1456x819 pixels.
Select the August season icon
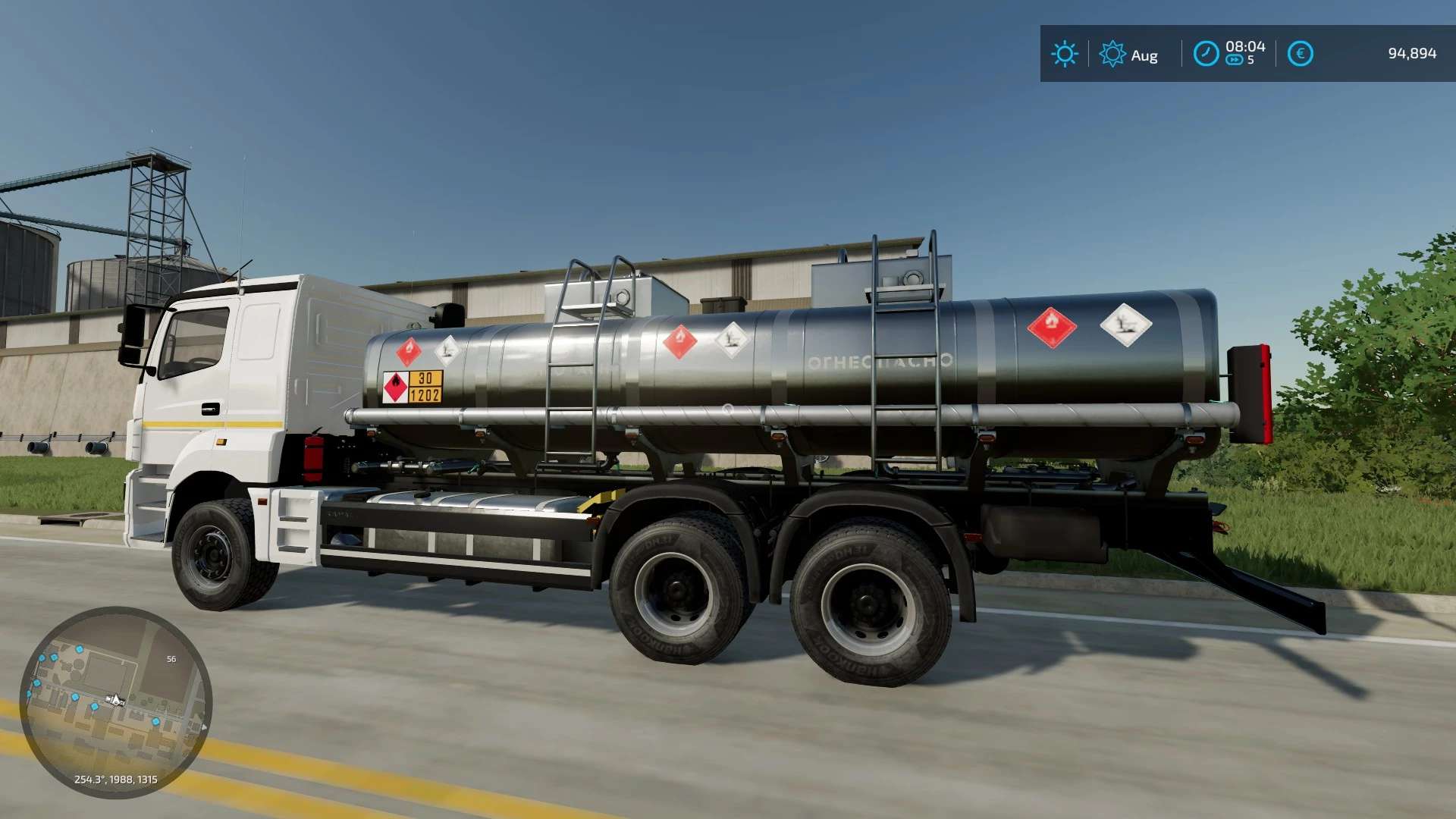coord(1112,54)
